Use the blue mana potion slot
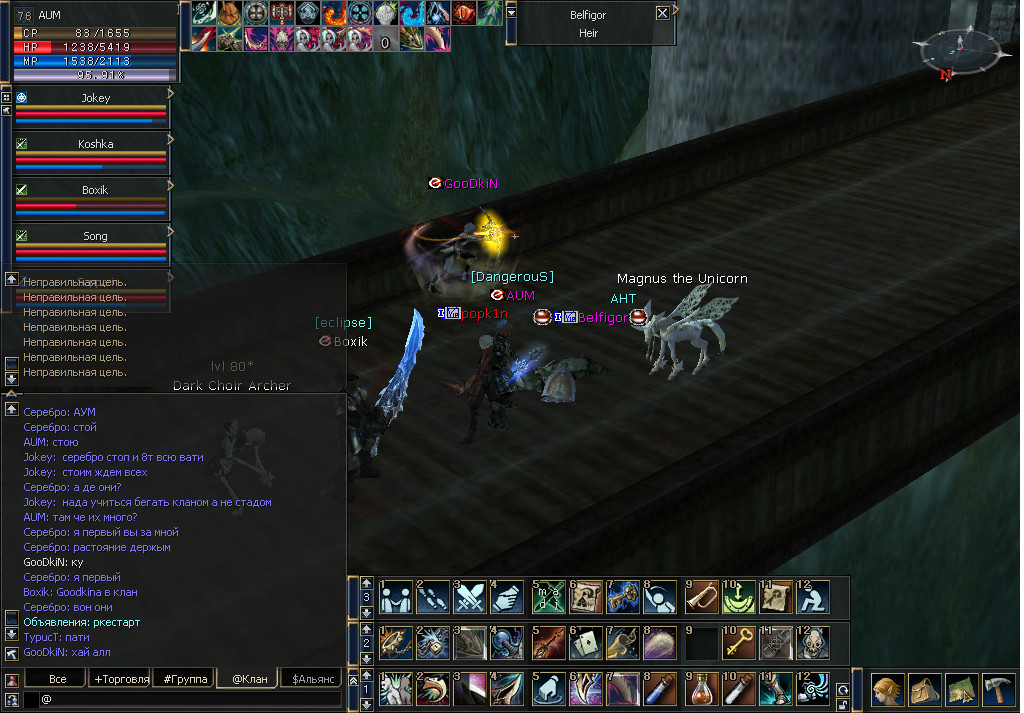This screenshot has width=1024, height=713. pos(659,689)
